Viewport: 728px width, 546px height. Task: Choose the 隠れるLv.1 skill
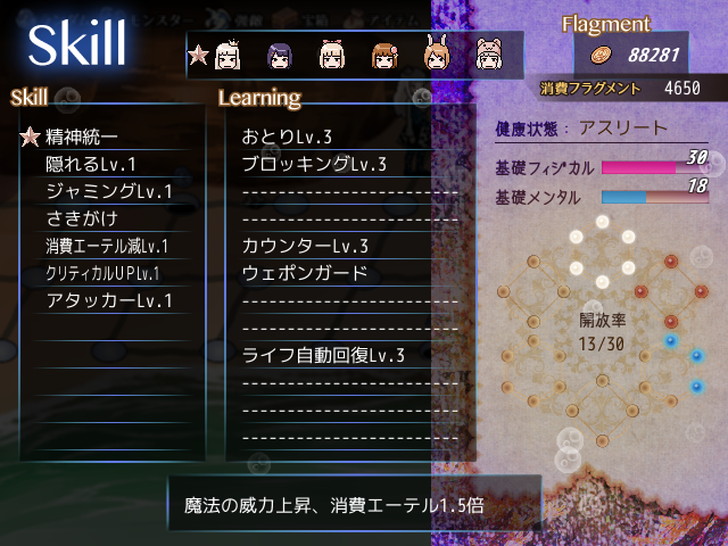point(90,164)
